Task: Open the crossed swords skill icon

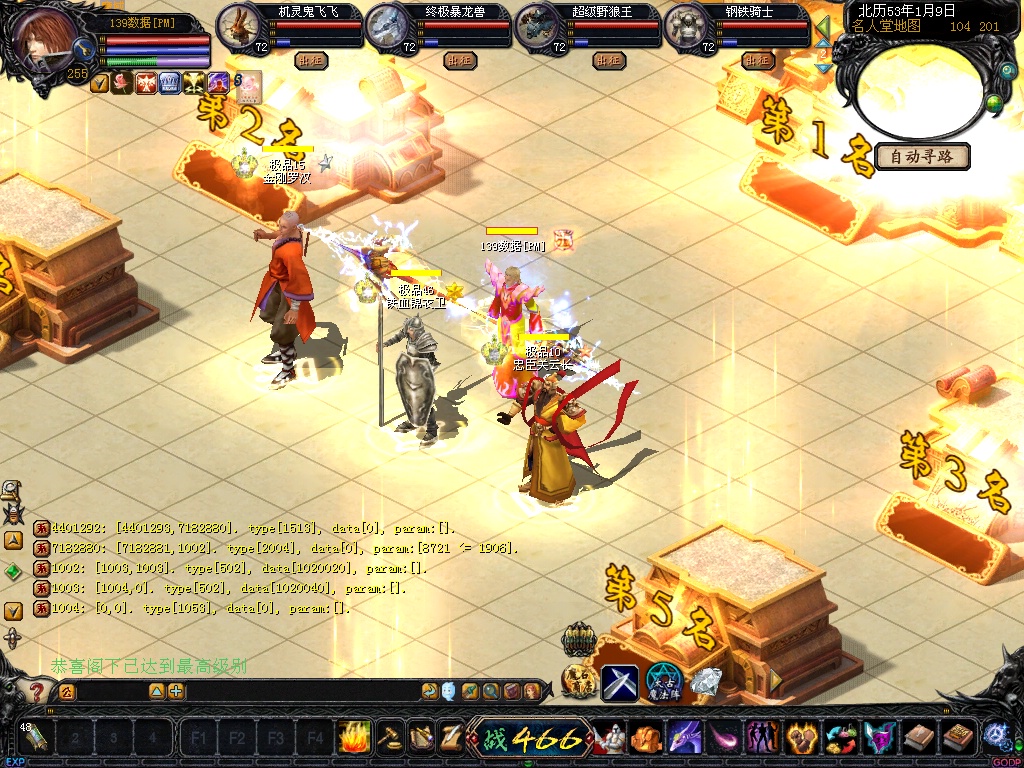Action: 619,683
